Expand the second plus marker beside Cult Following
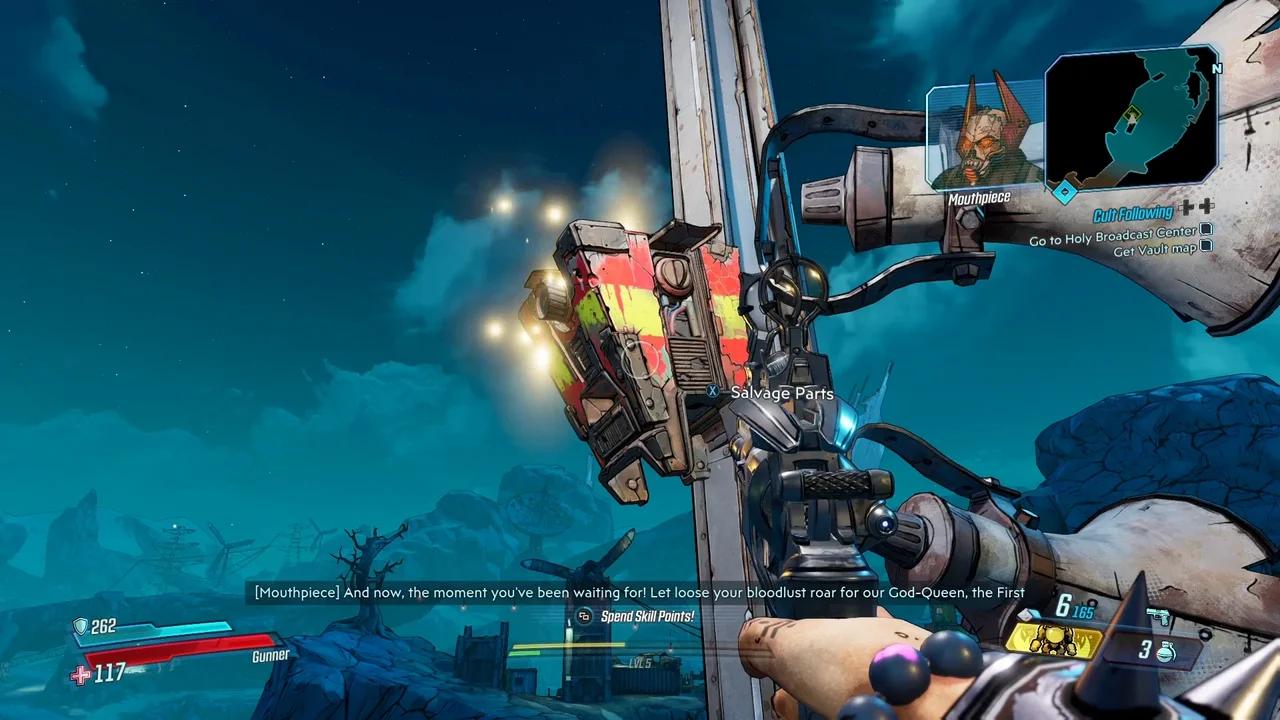 [x=1207, y=207]
